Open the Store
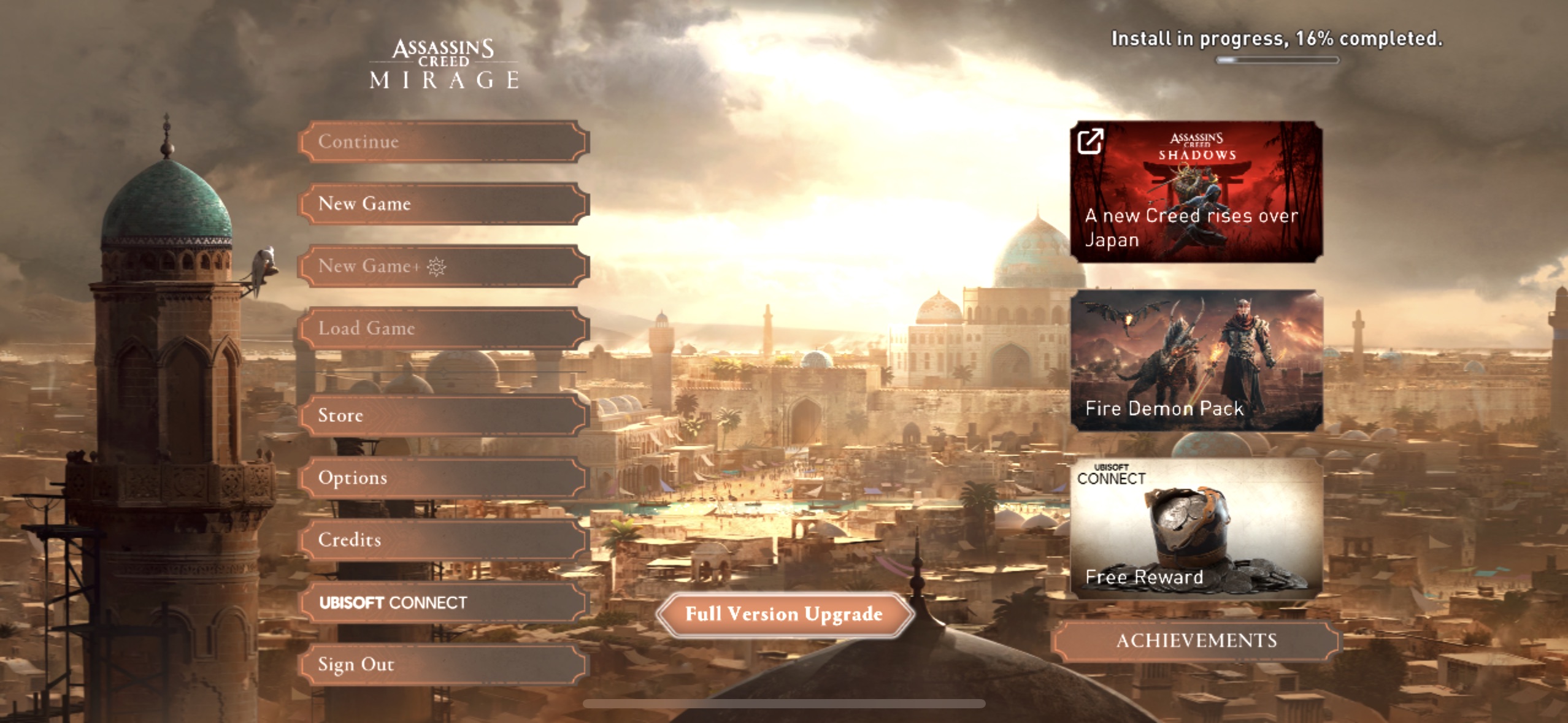The image size is (1568, 723). pos(443,415)
